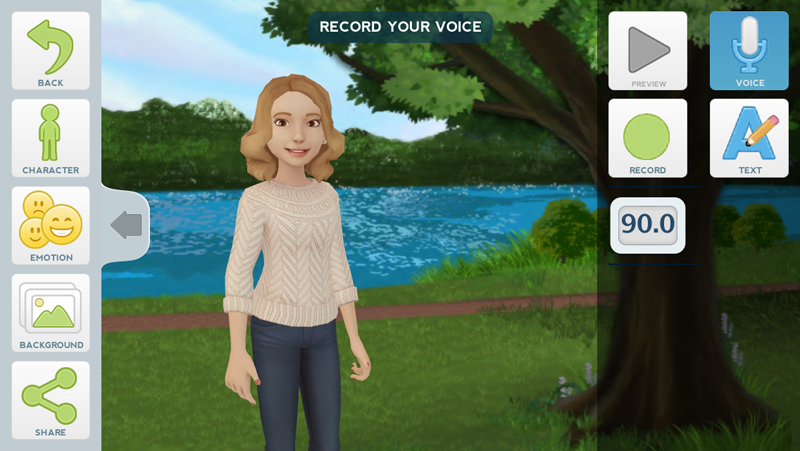This screenshot has width=800, height=451.
Task: Play the Preview of the recording
Action: coord(647,51)
